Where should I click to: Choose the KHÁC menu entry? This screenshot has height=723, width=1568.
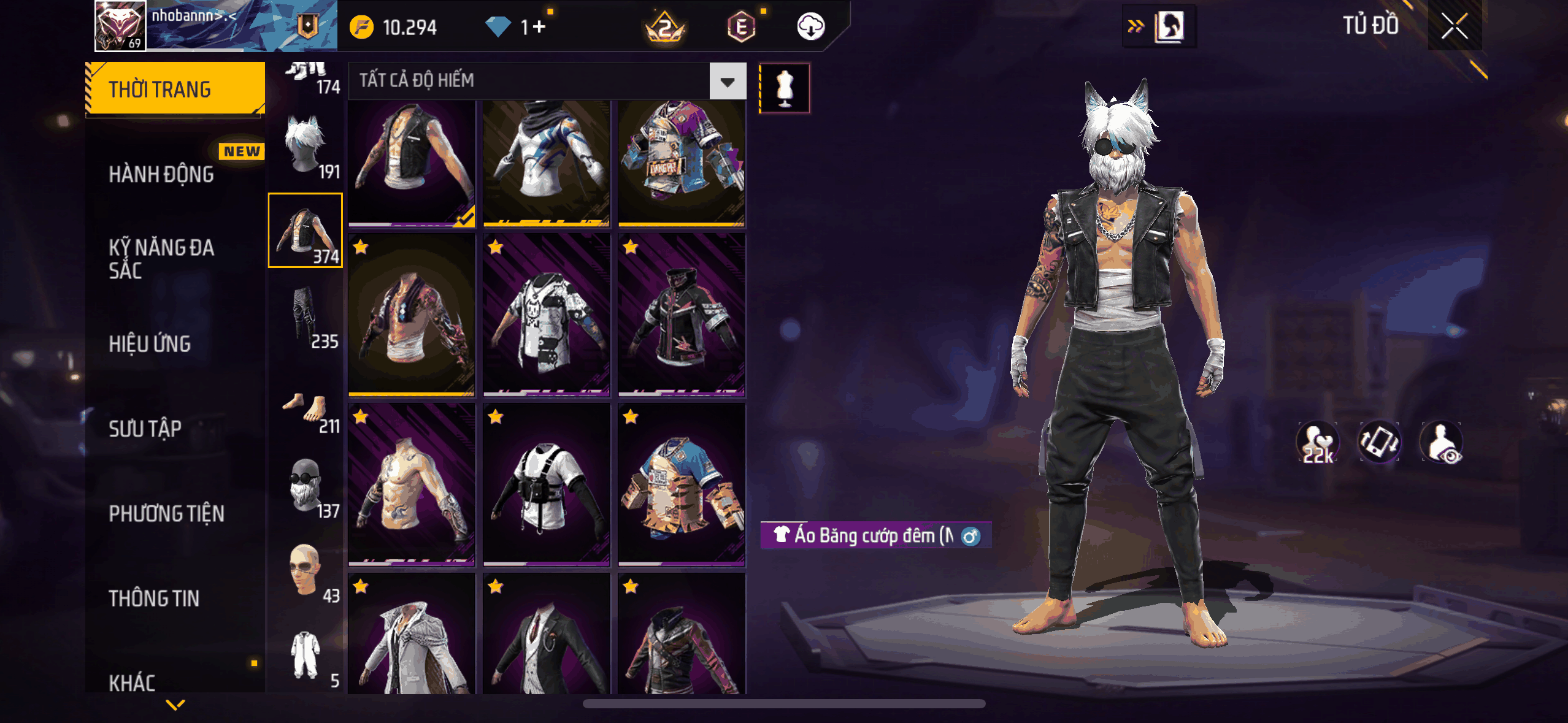tap(132, 682)
